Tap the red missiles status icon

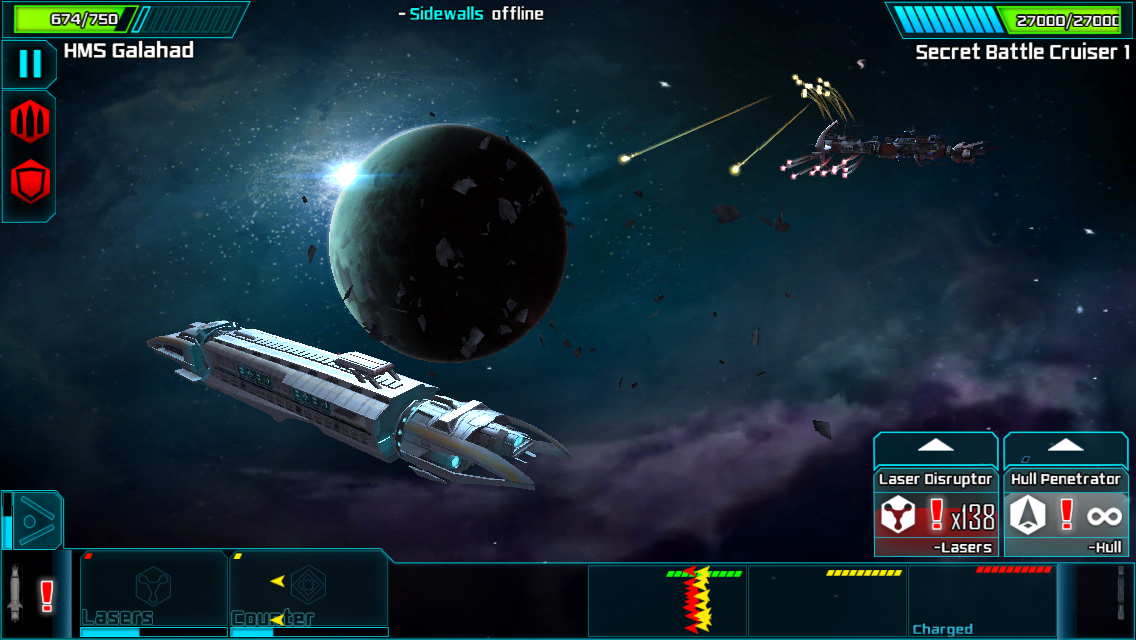coord(29,121)
